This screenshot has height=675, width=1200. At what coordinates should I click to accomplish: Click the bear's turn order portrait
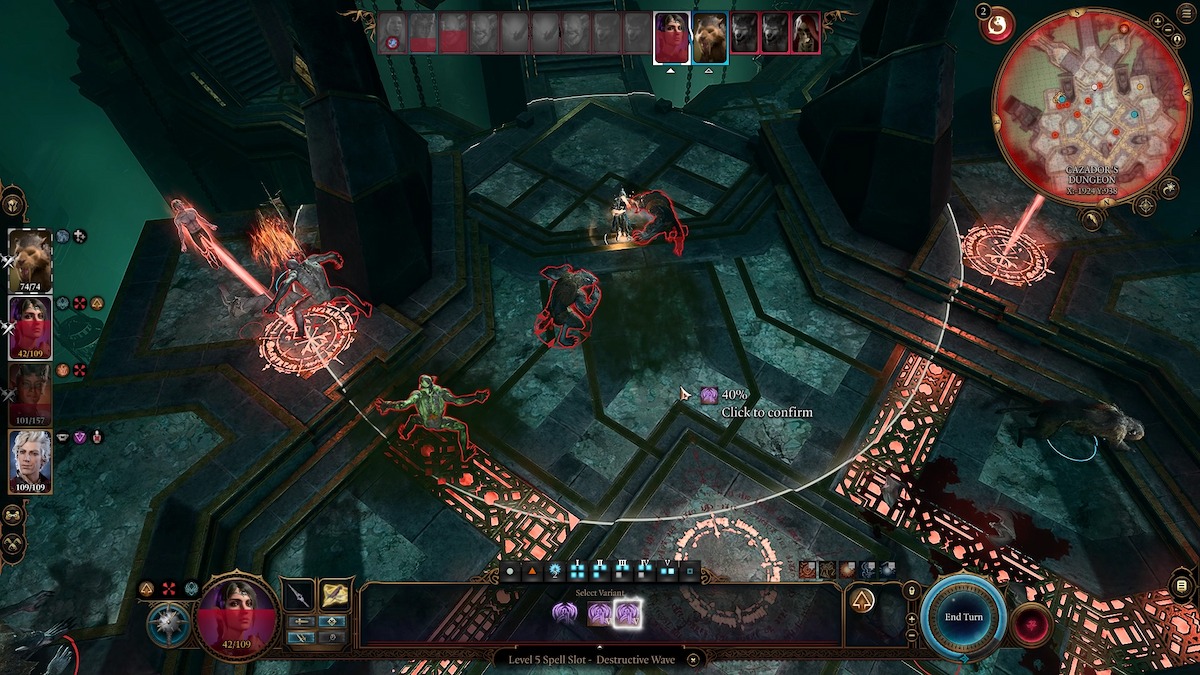tap(710, 38)
